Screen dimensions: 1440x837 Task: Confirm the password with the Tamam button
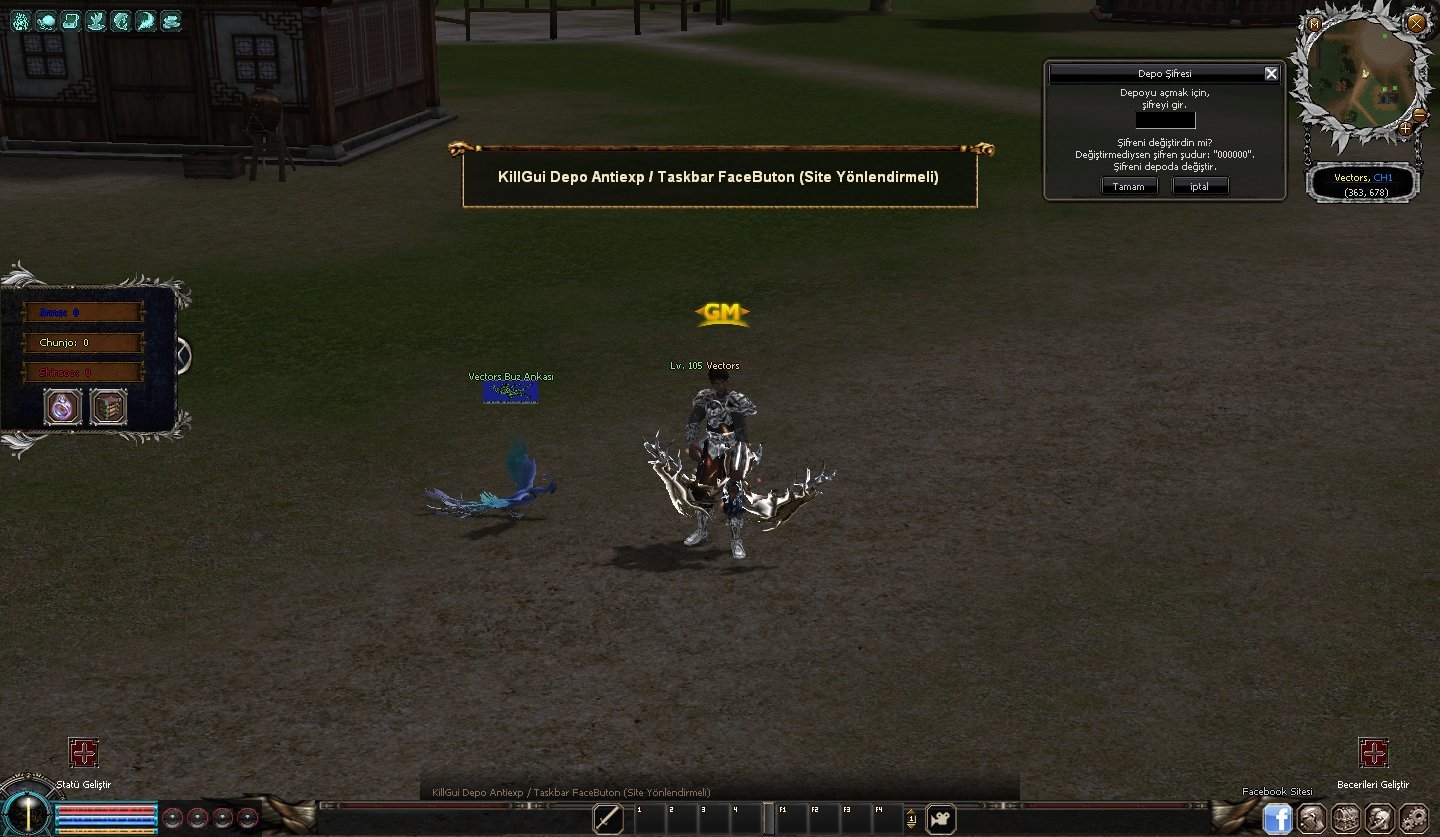click(x=1129, y=186)
